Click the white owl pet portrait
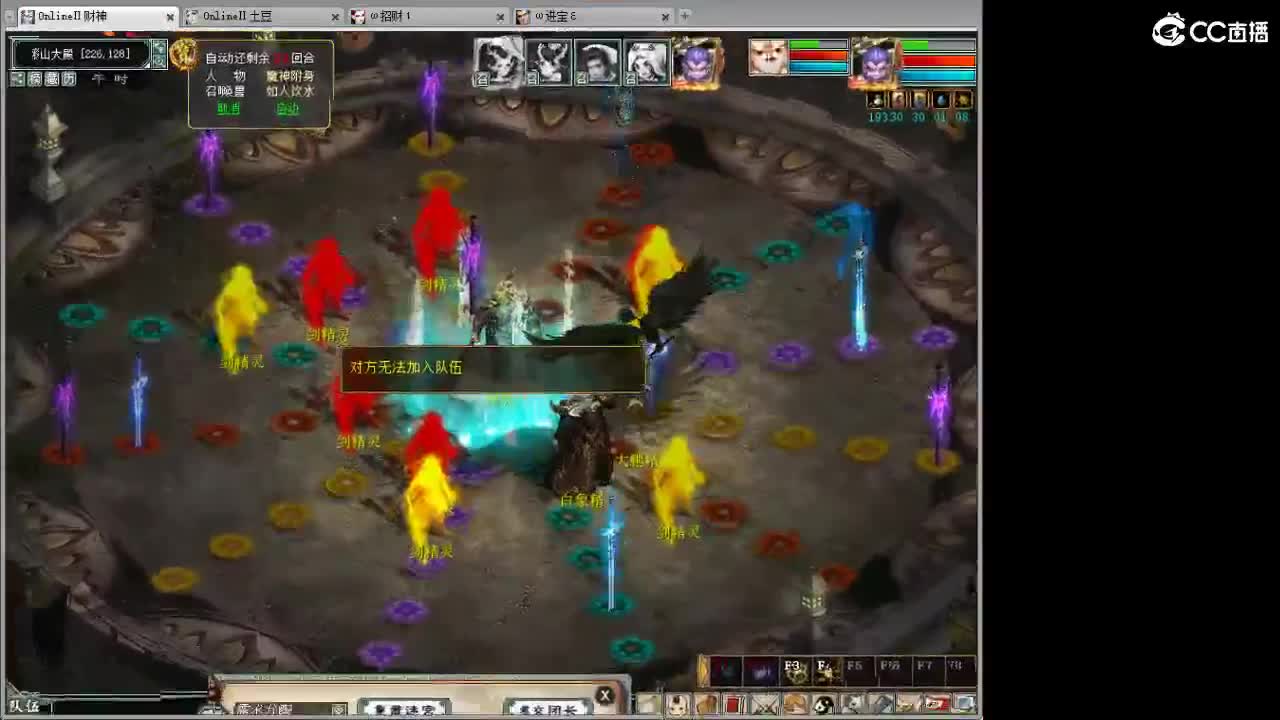 769,56
